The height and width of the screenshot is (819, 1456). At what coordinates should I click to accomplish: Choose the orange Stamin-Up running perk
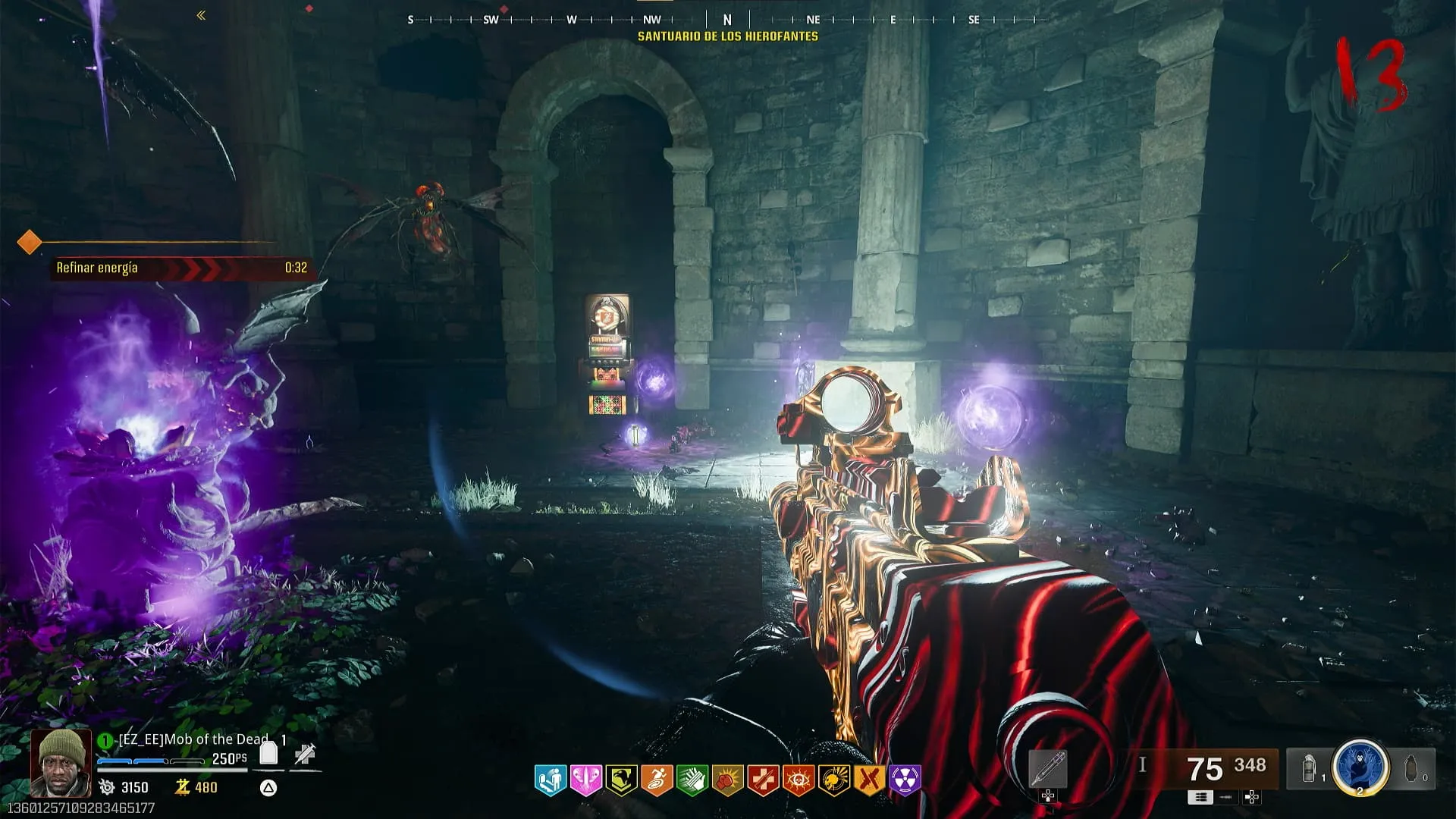click(x=657, y=779)
